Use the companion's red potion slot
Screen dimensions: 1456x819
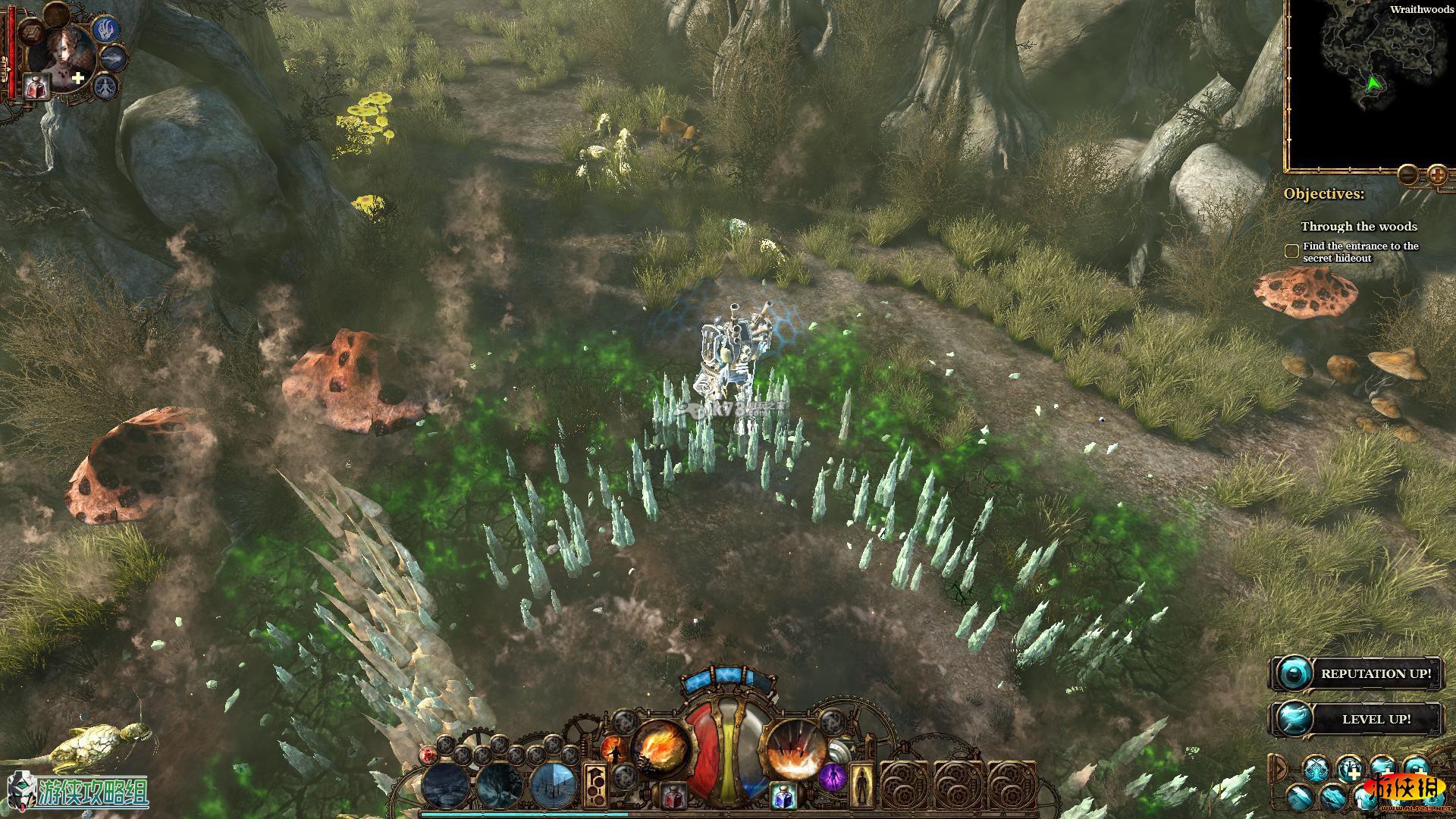(x=36, y=87)
